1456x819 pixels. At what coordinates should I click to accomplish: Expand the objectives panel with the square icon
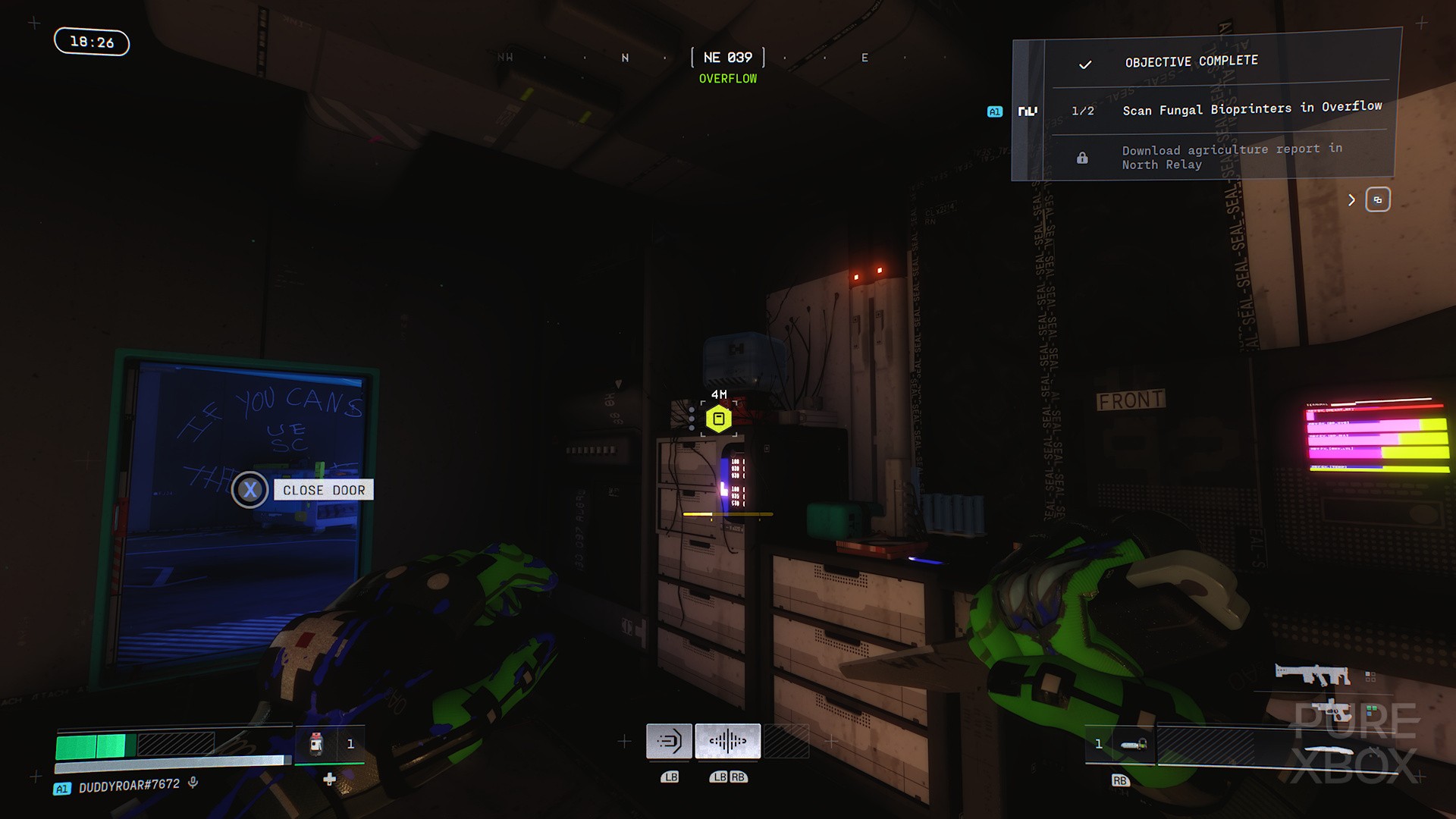pyautogui.click(x=1377, y=199)
